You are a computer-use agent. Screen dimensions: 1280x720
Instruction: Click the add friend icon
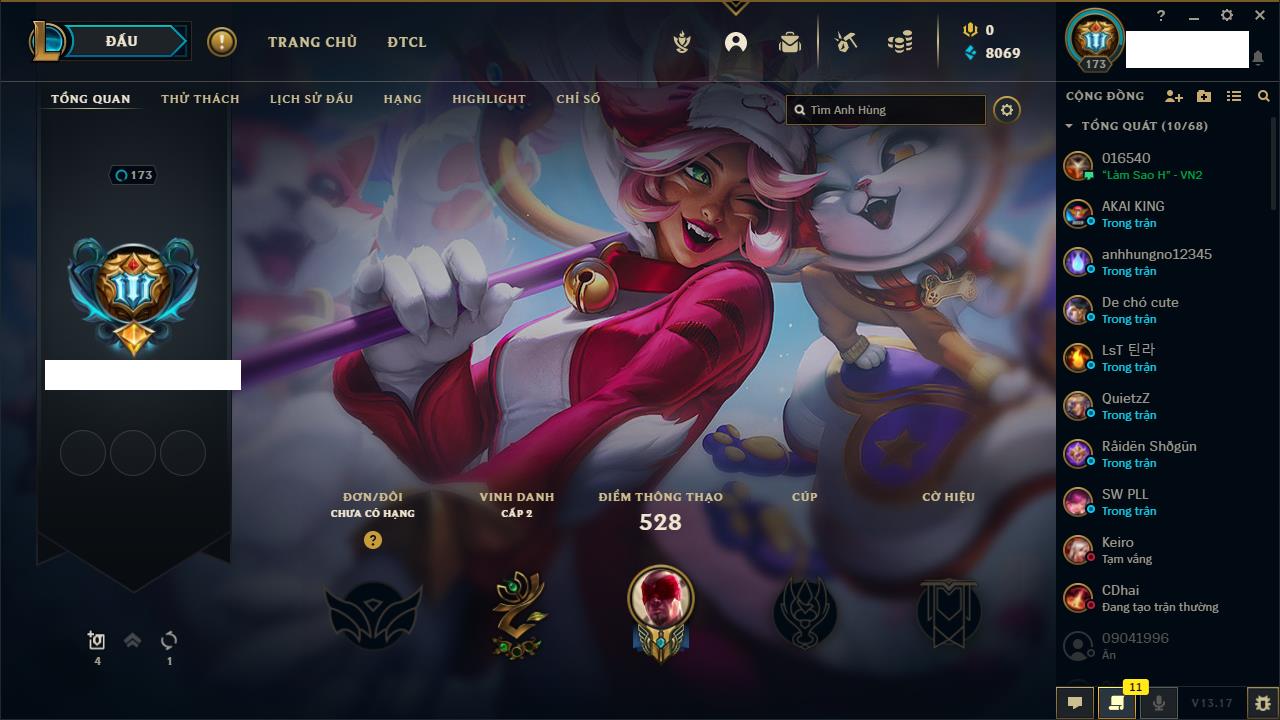pyautogui.click(x=1174, y=96)
